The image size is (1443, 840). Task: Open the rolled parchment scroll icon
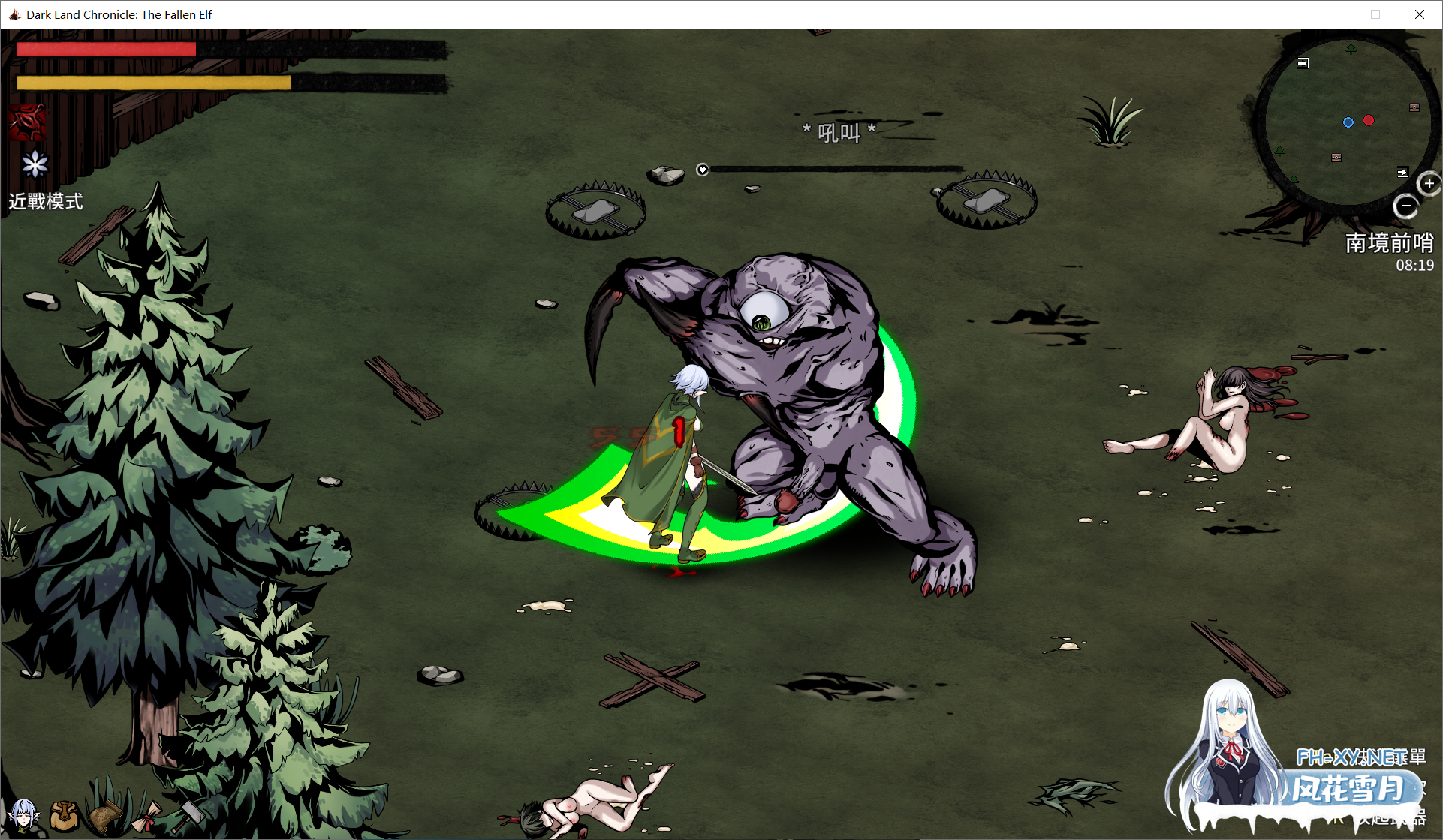point(106,815)
